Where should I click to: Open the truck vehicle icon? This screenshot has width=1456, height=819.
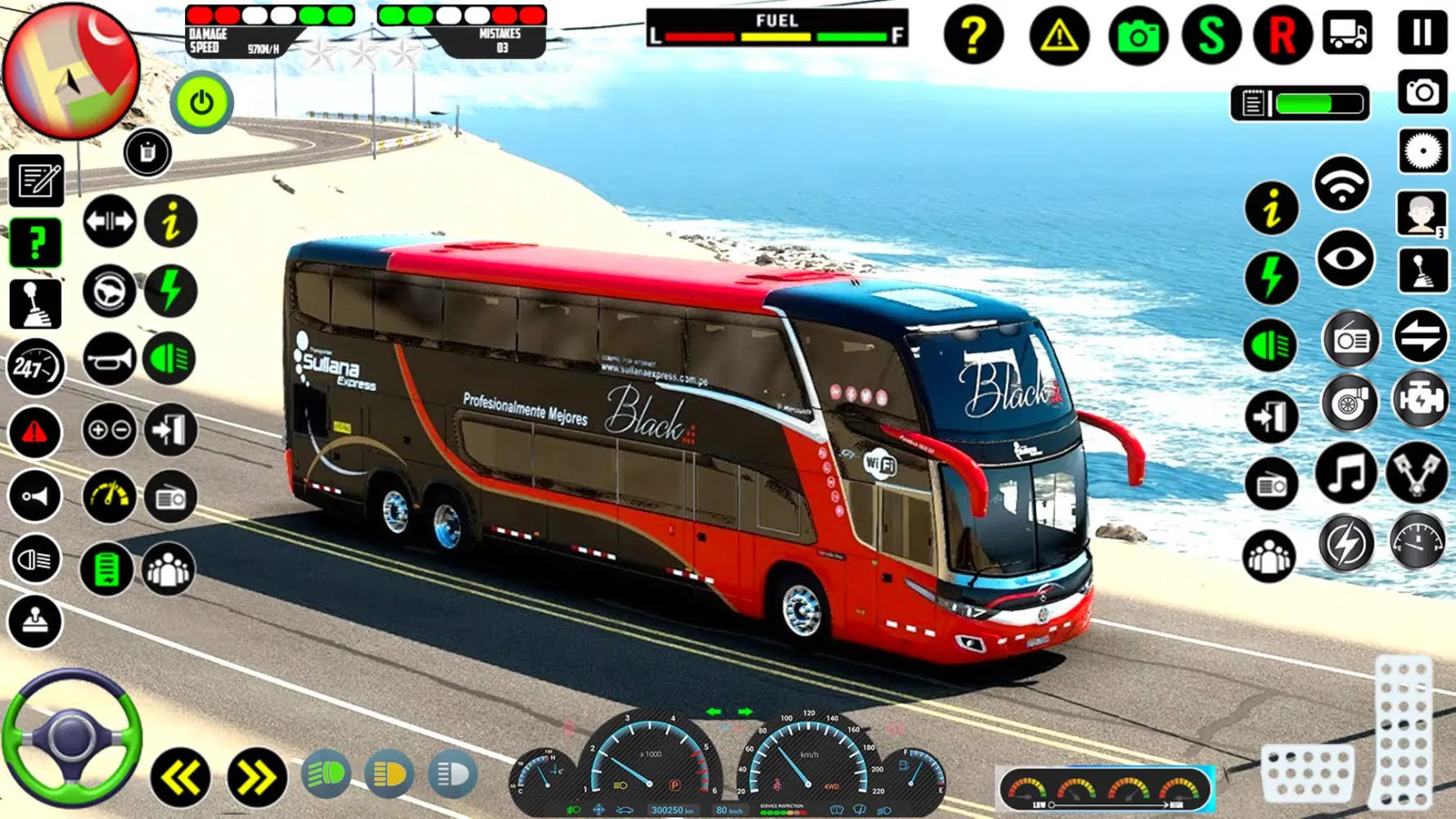(1347, 34)
